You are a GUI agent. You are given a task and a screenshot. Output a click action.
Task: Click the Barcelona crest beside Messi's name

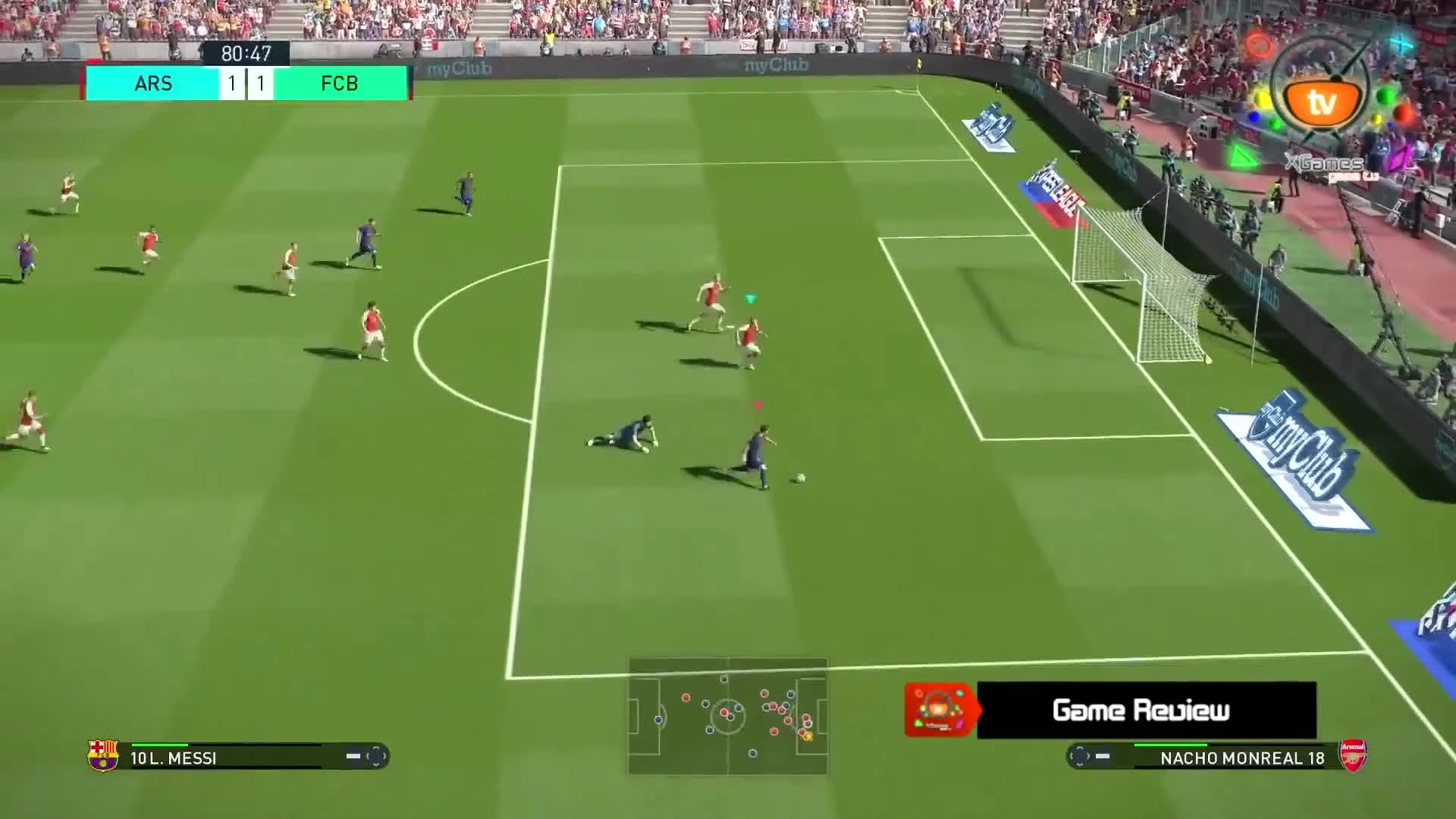[104, 754]
